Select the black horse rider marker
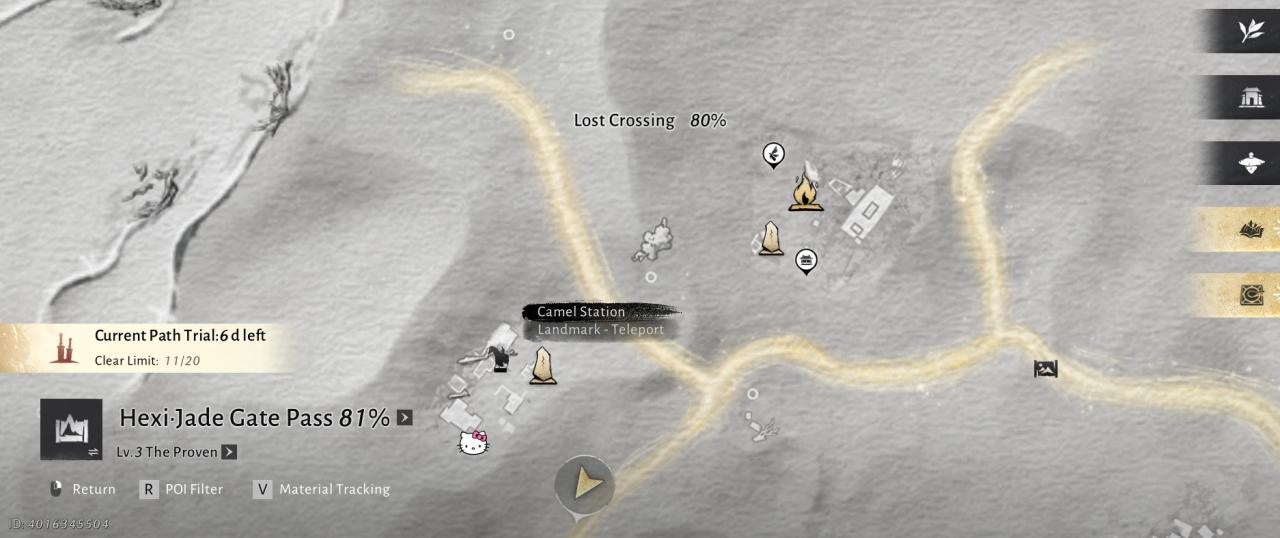The width and height of the screenshot is (1280, 538). (x=499, y=358)
